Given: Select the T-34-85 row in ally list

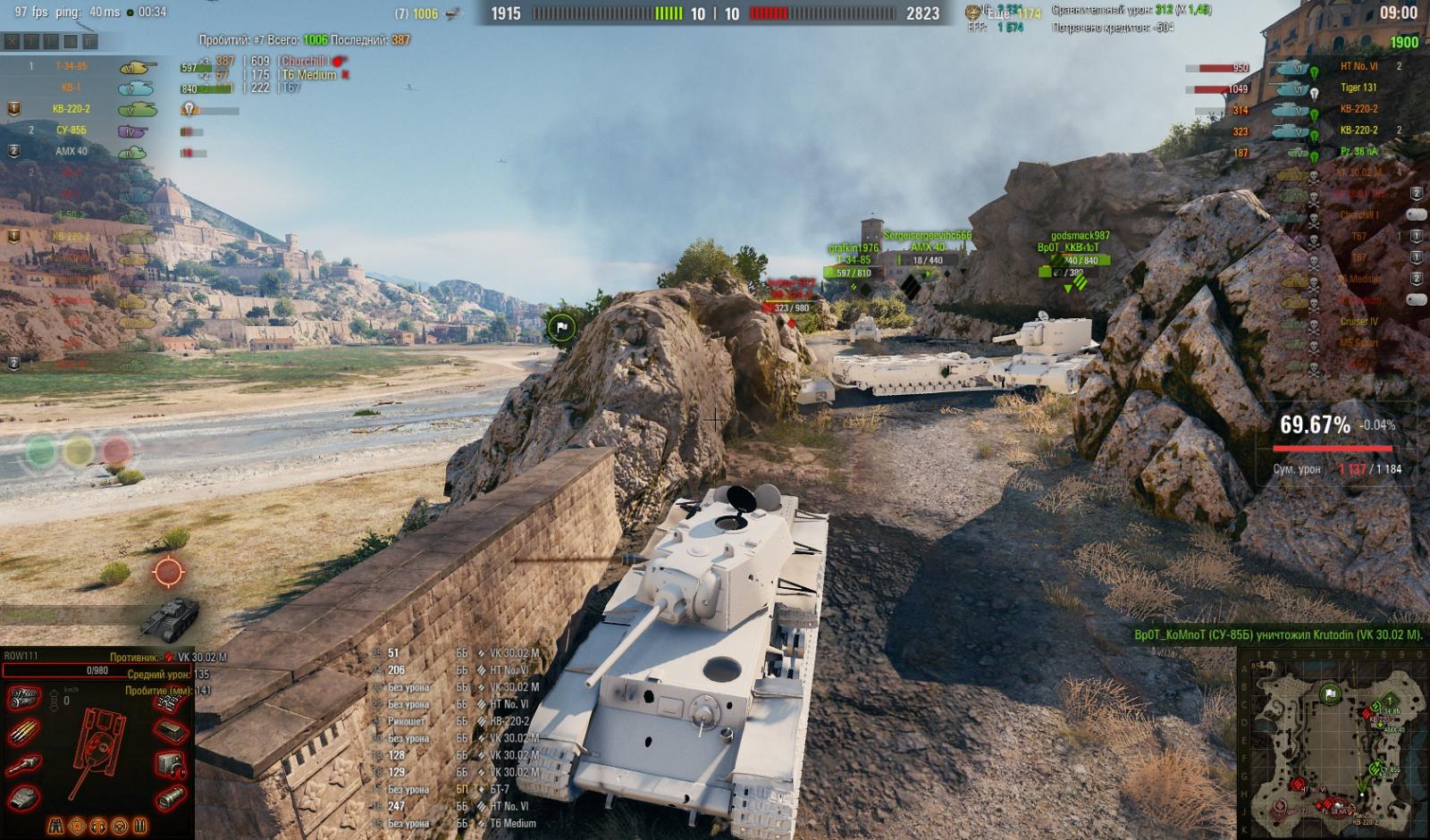Looking at the screenshot, I should click(x=71, y=66).
